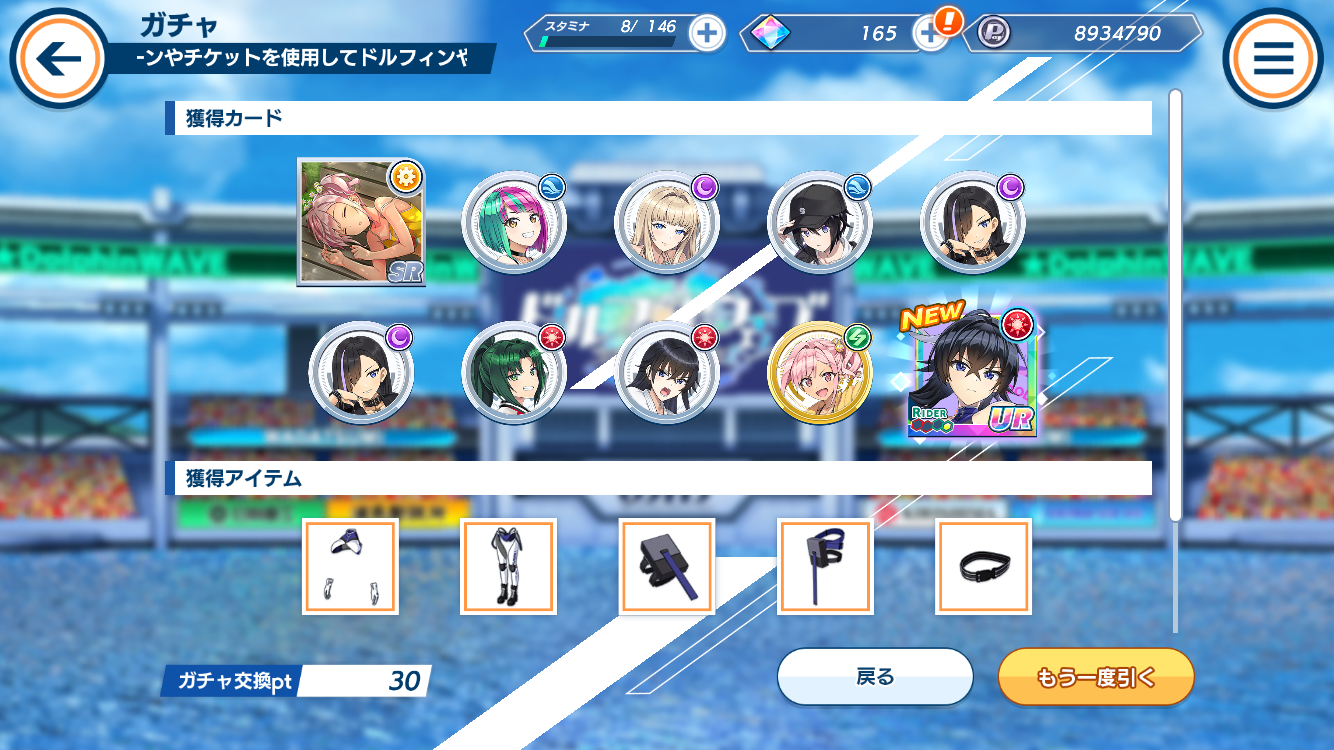Inspect the black belt item
The width and height of the screenshot is (1334, 750).
coord(983,566)
